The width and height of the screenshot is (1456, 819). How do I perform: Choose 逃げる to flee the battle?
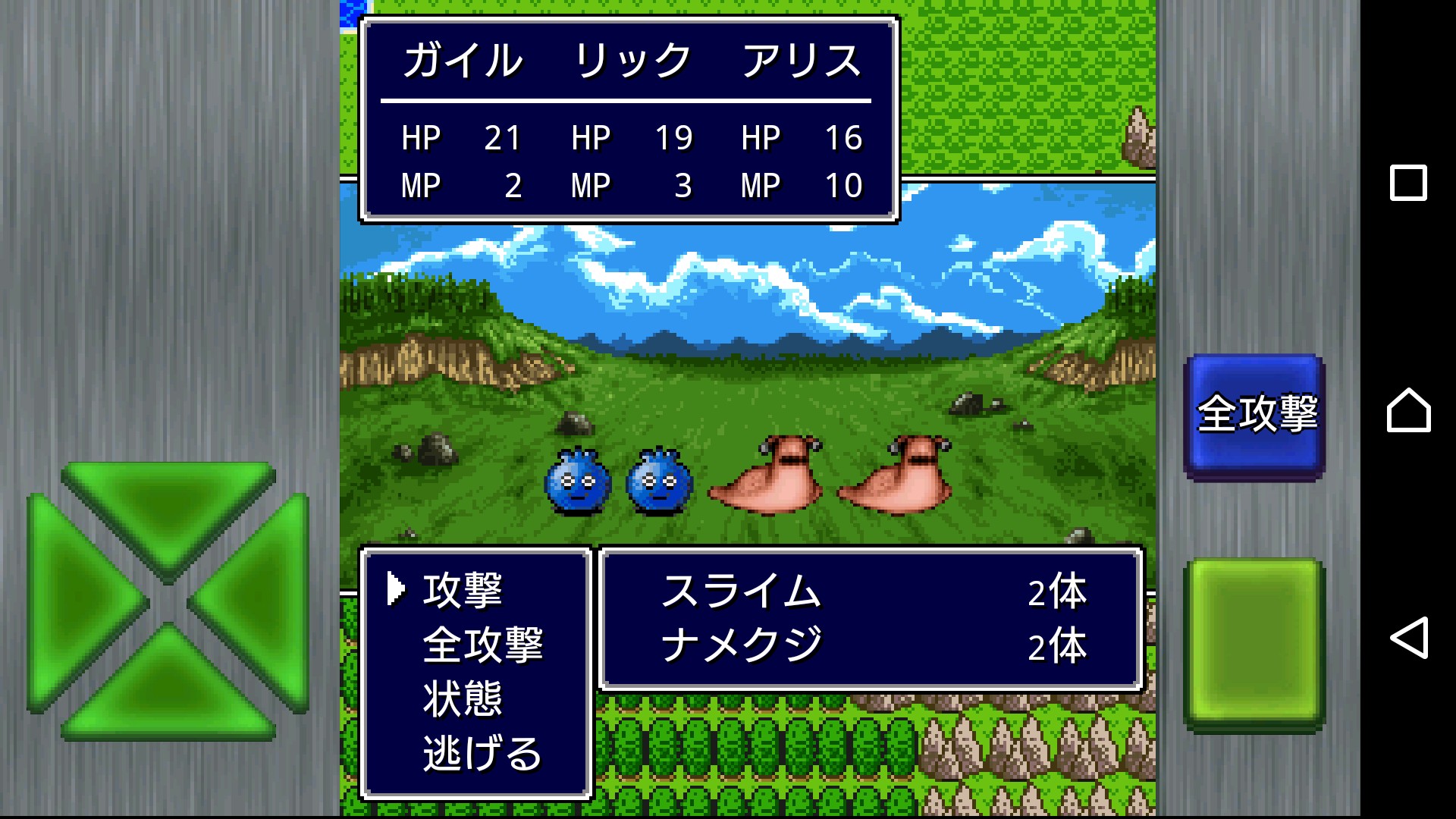coord(482,753)
